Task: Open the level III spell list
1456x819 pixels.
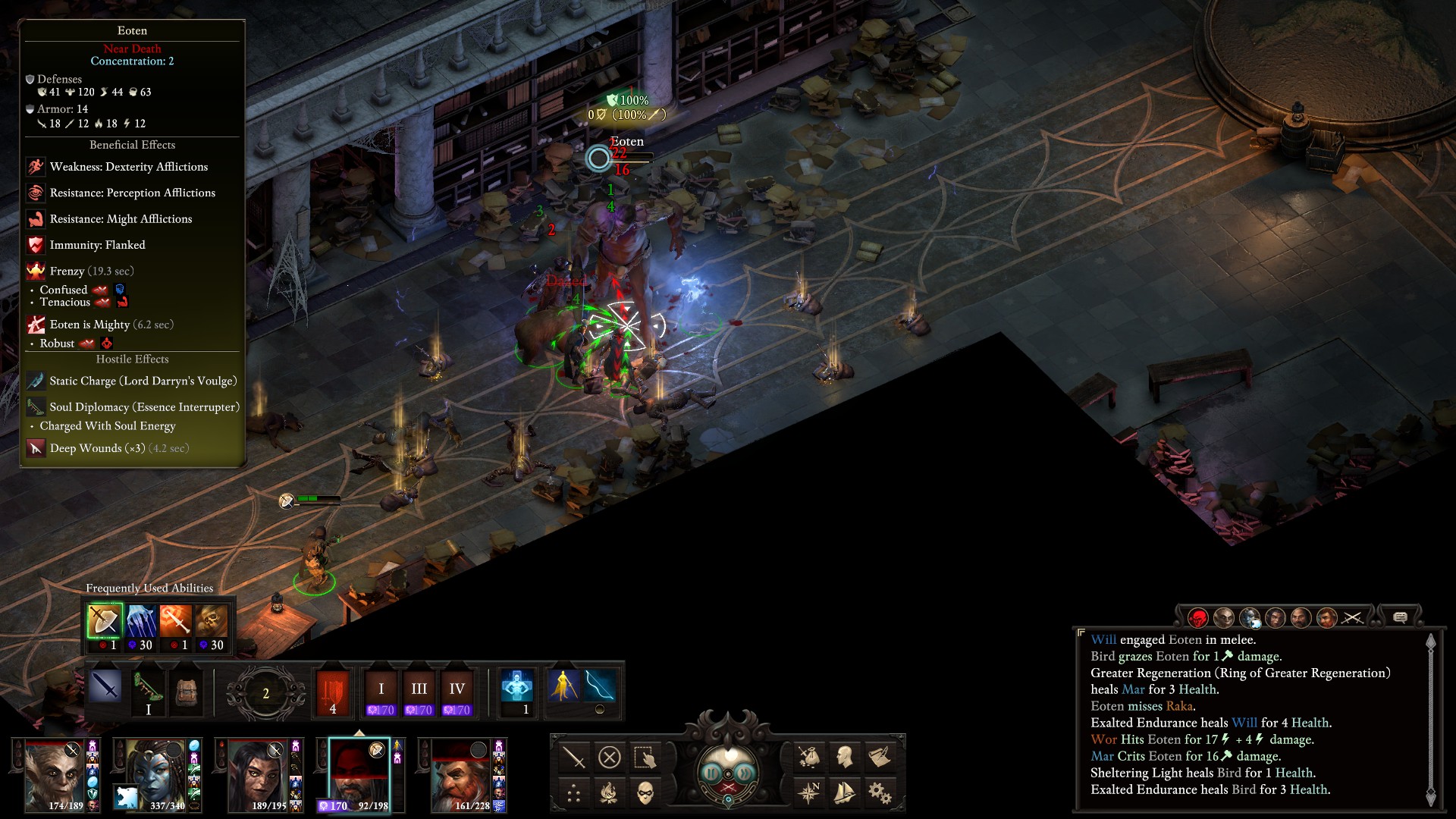Action: [x=419, y=690]
